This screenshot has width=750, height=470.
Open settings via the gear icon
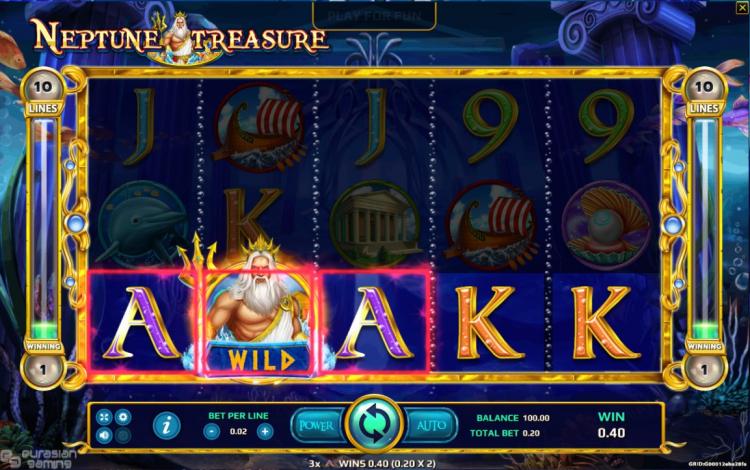point(123,416)
